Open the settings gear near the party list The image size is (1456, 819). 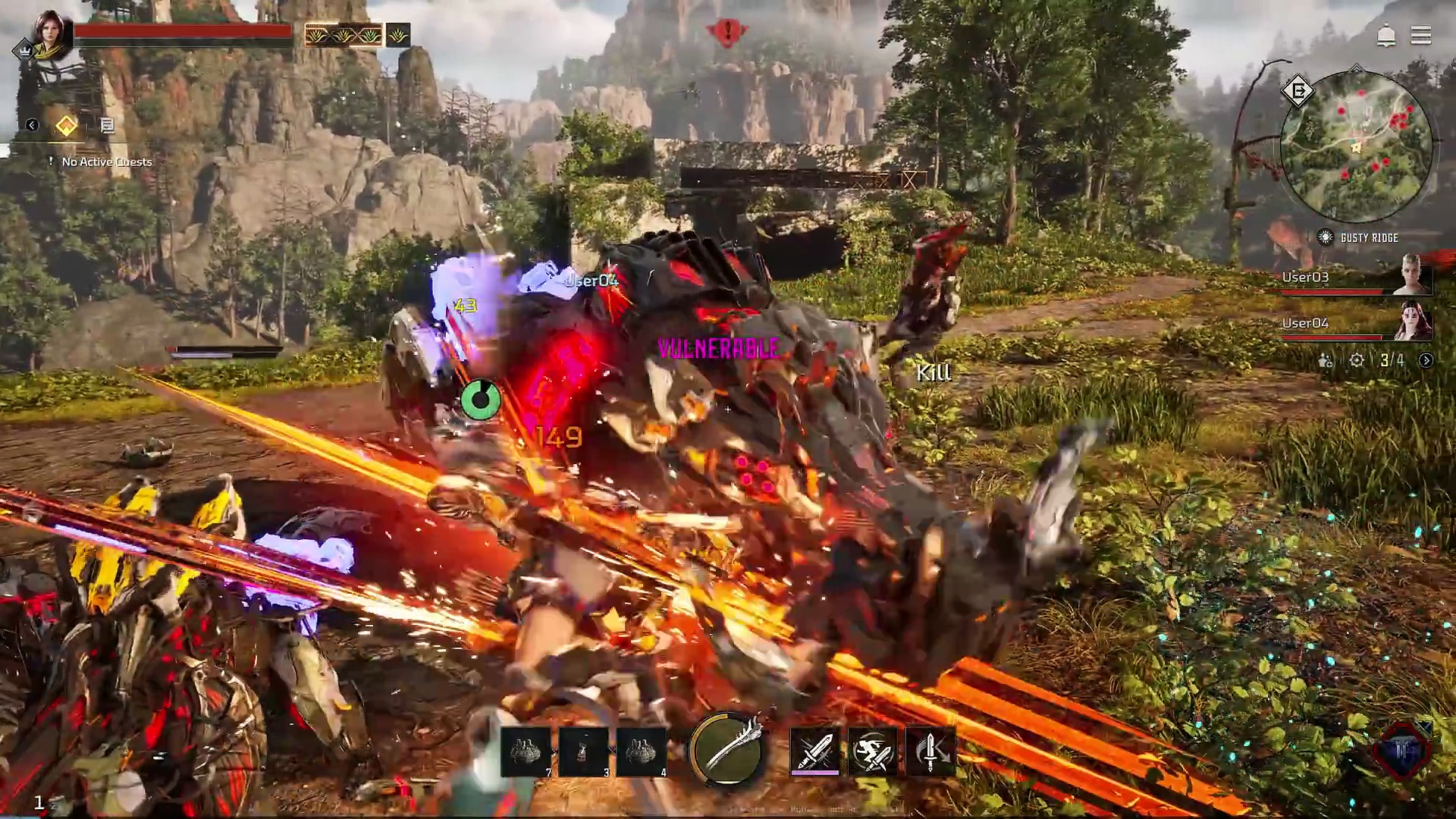[x=1357, y=360]
